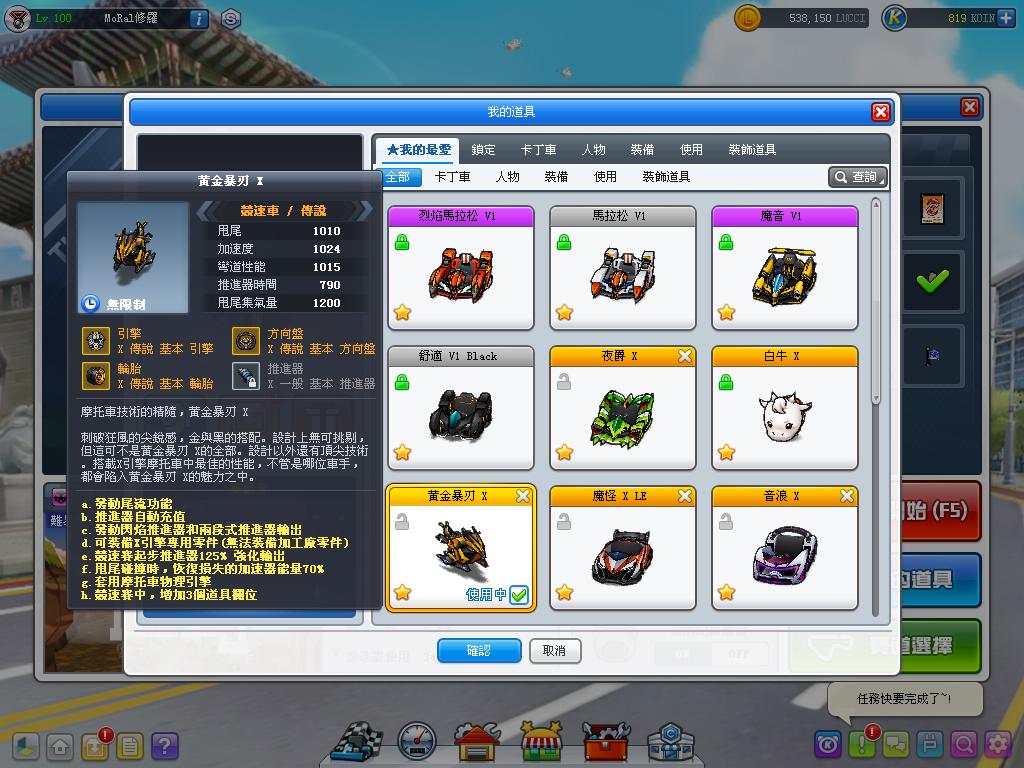Select the 舒適 V1 Black kart

(461, 408)
